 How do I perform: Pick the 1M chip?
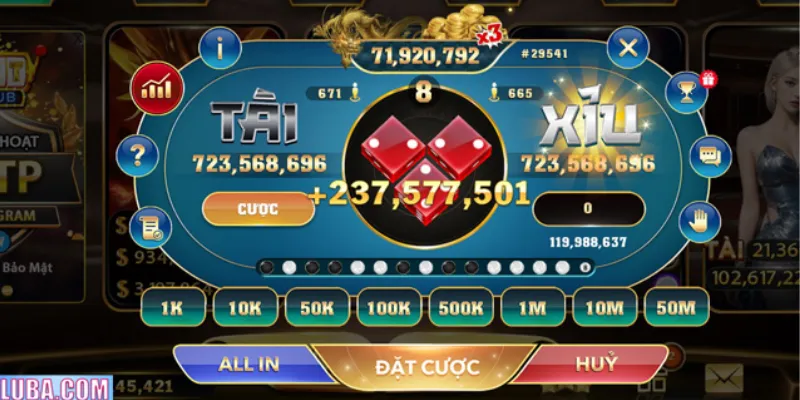point(533,308)
